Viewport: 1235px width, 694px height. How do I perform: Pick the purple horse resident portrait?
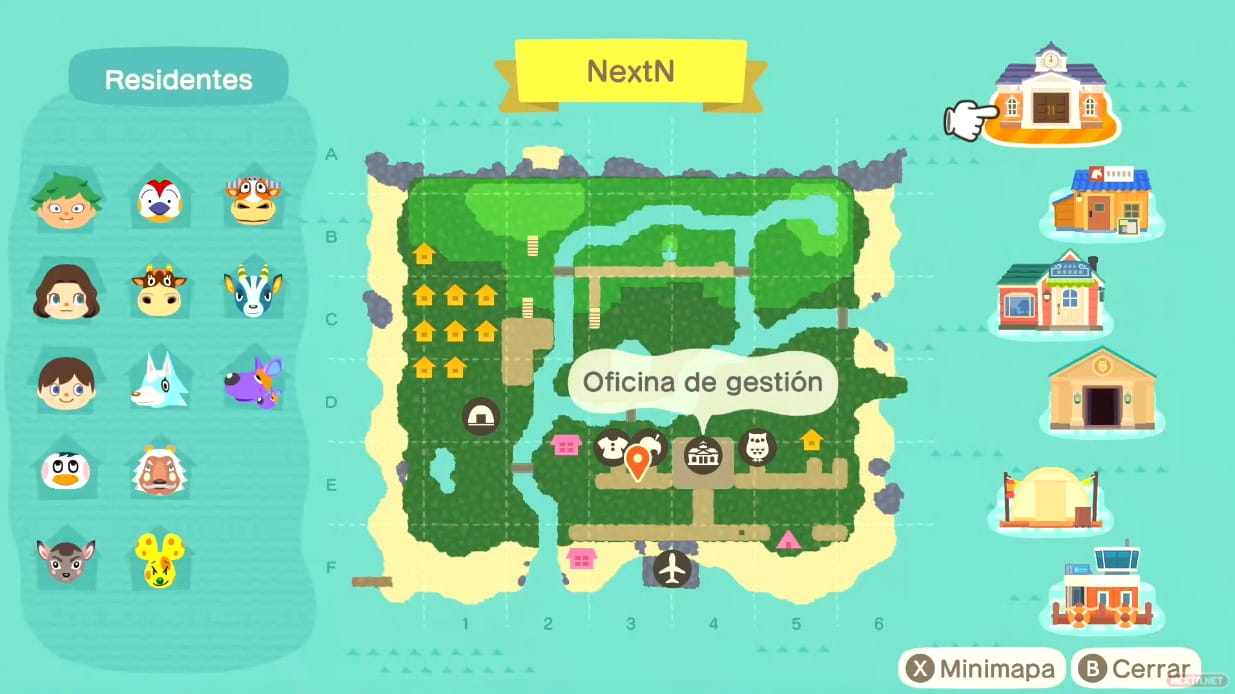click(x=252, y=382)
